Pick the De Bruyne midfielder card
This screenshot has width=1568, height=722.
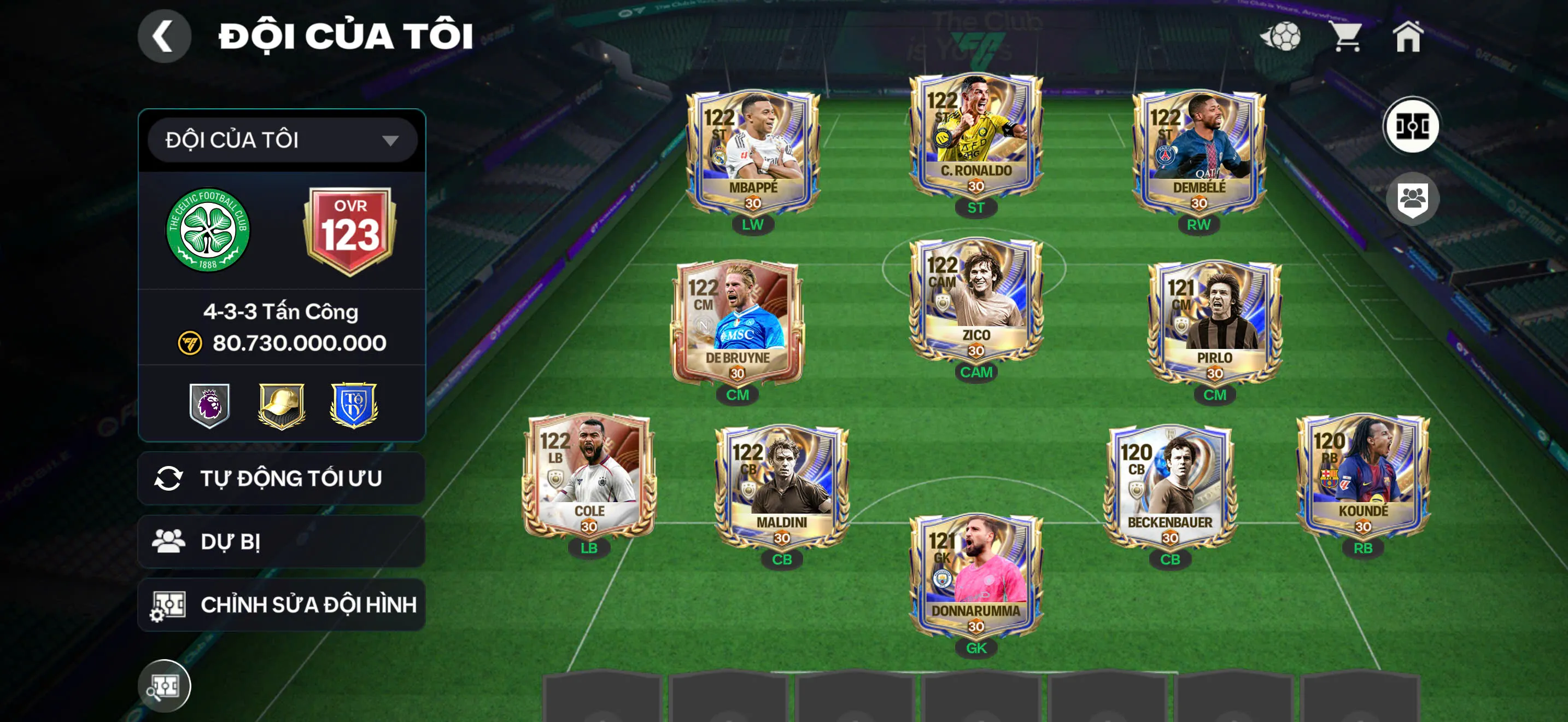[737, 323]
